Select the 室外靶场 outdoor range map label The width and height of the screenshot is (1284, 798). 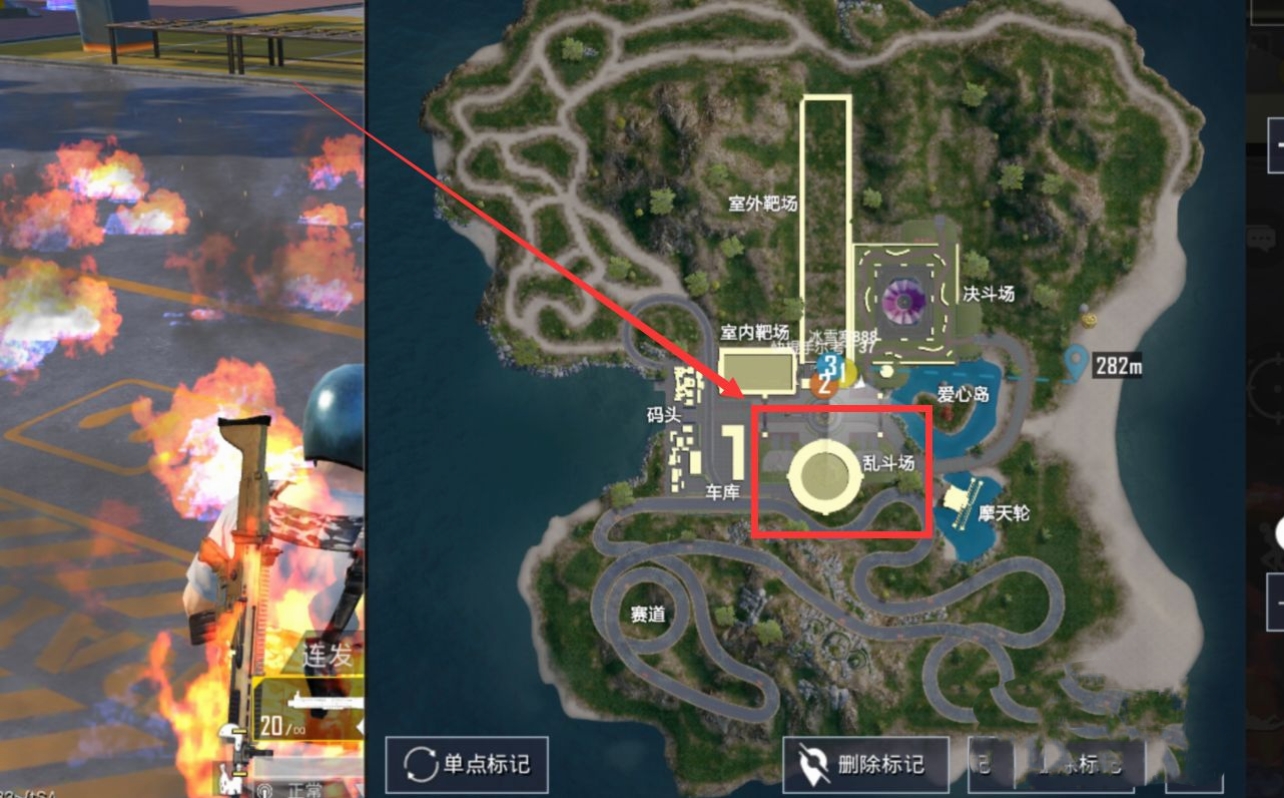tap(762, 204)
